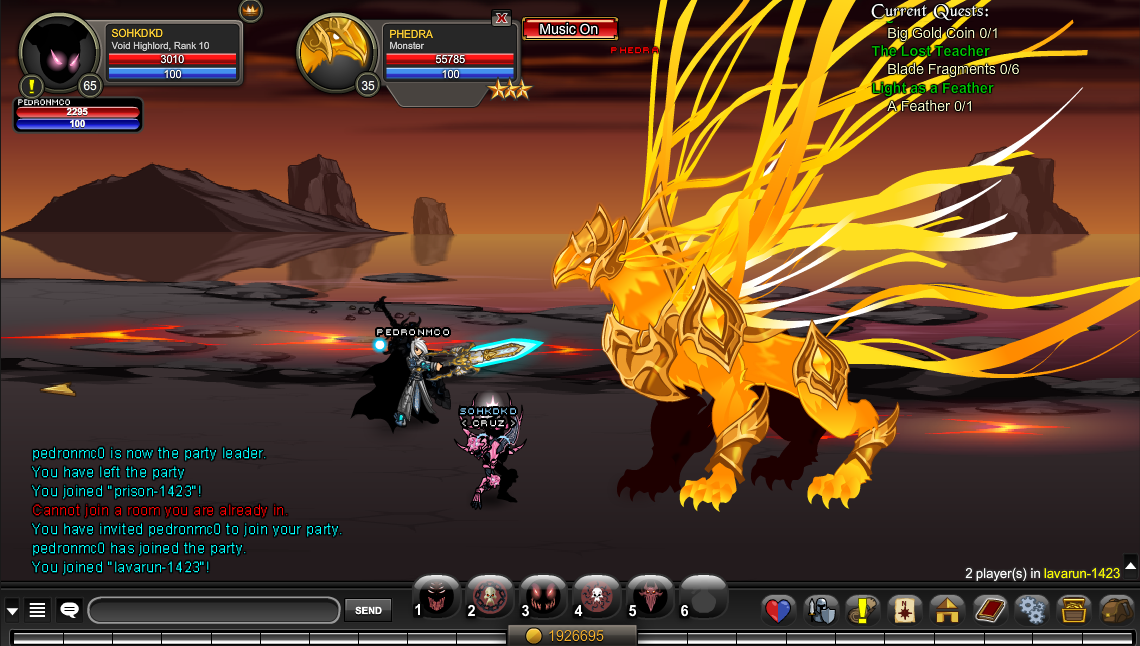Click the chat text input box

coord(214,610)
